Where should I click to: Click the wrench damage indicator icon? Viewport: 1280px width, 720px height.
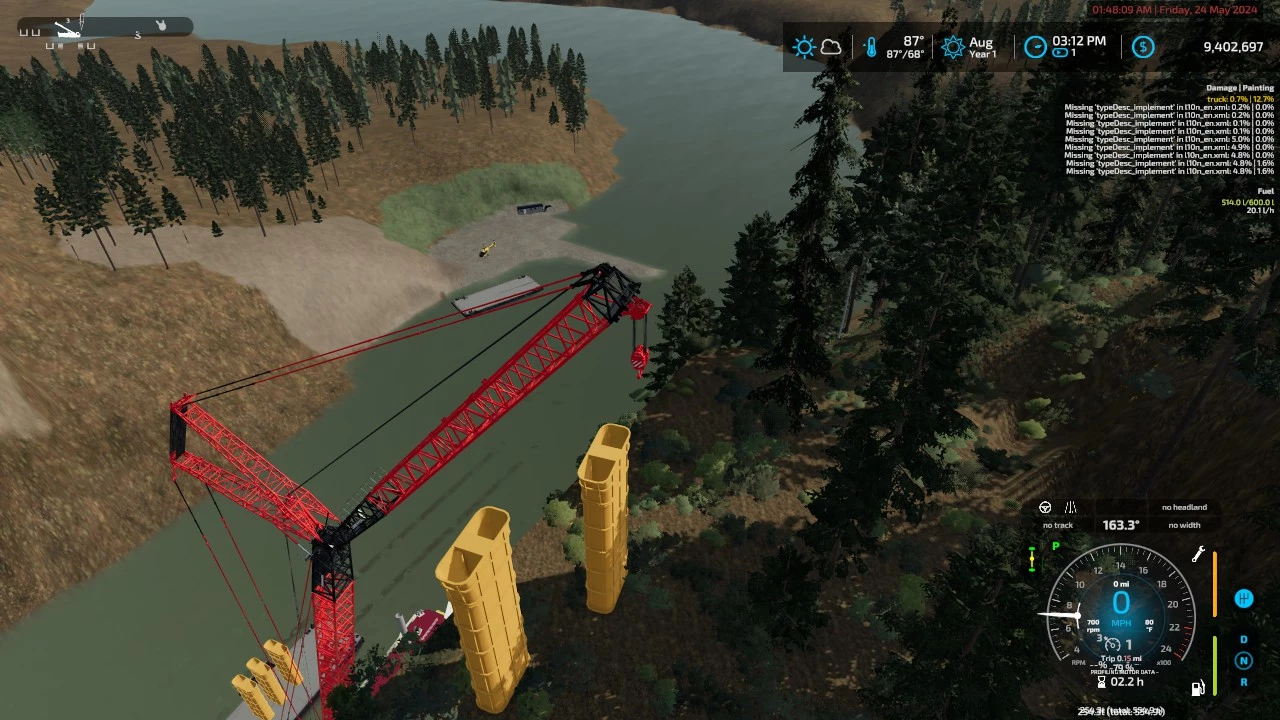1198,554
